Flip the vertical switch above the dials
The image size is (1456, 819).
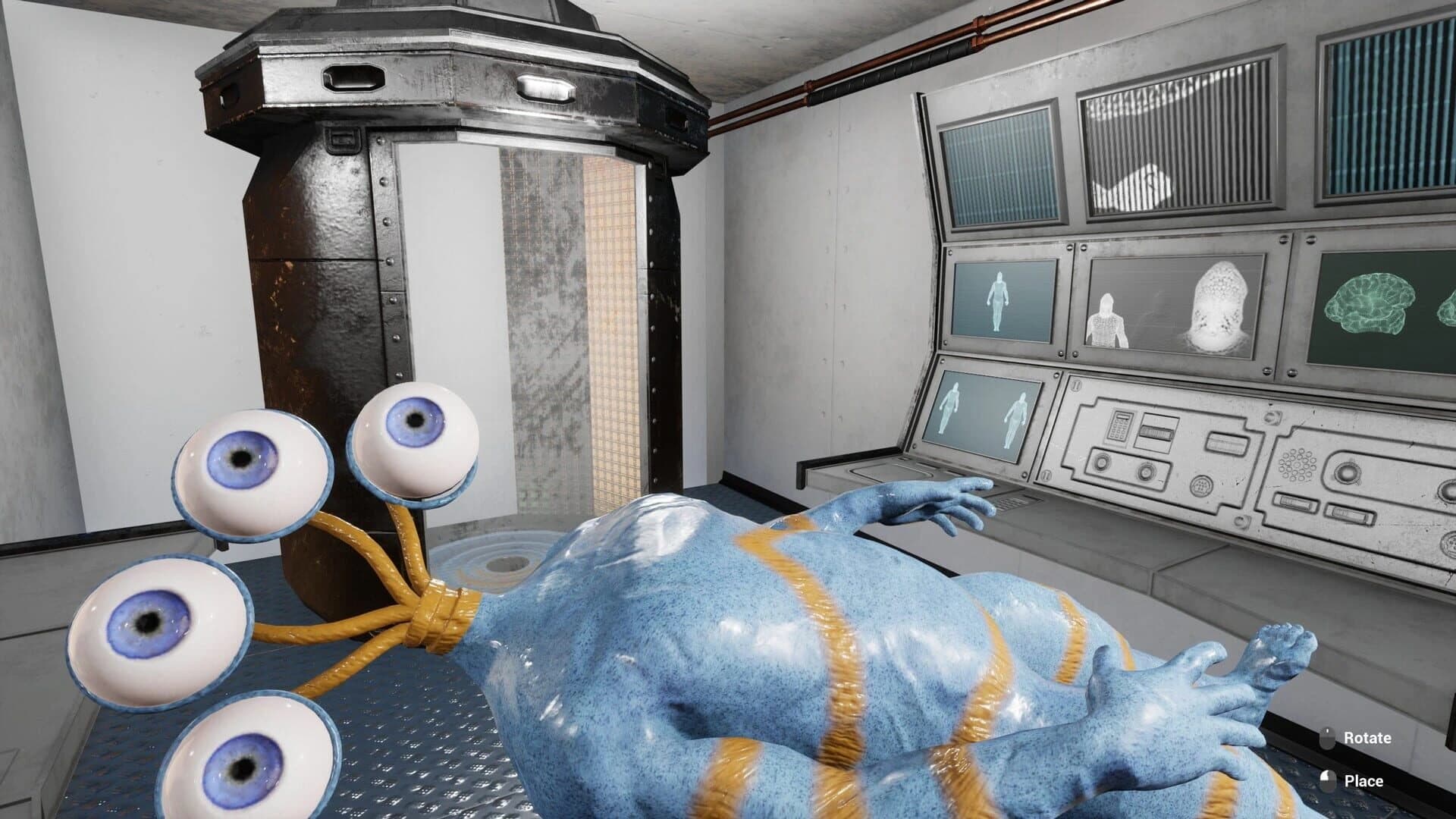pyautogui.click(x=1155, y=431)
